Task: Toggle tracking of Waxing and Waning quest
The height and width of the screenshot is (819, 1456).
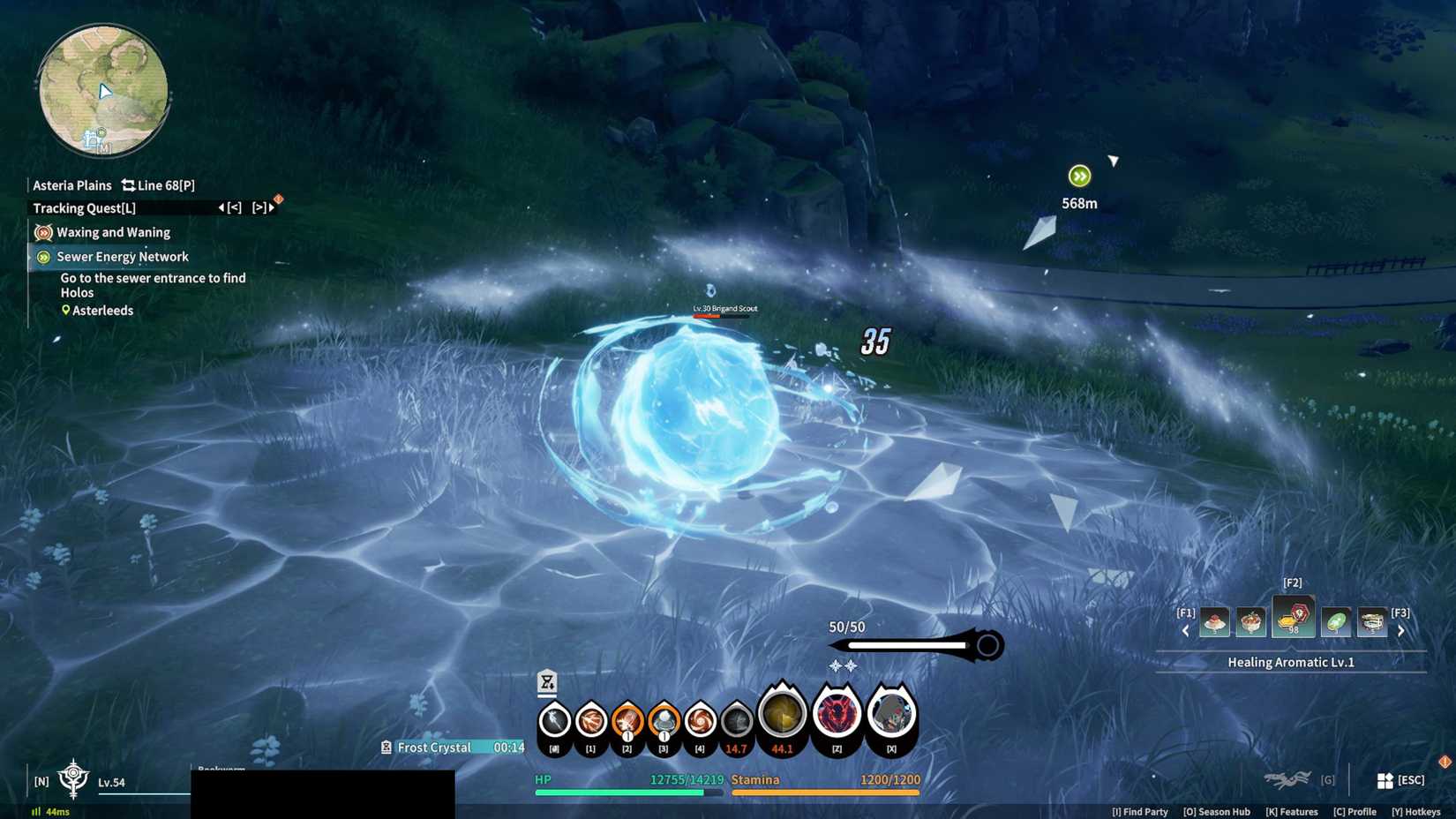Action: 43,232
